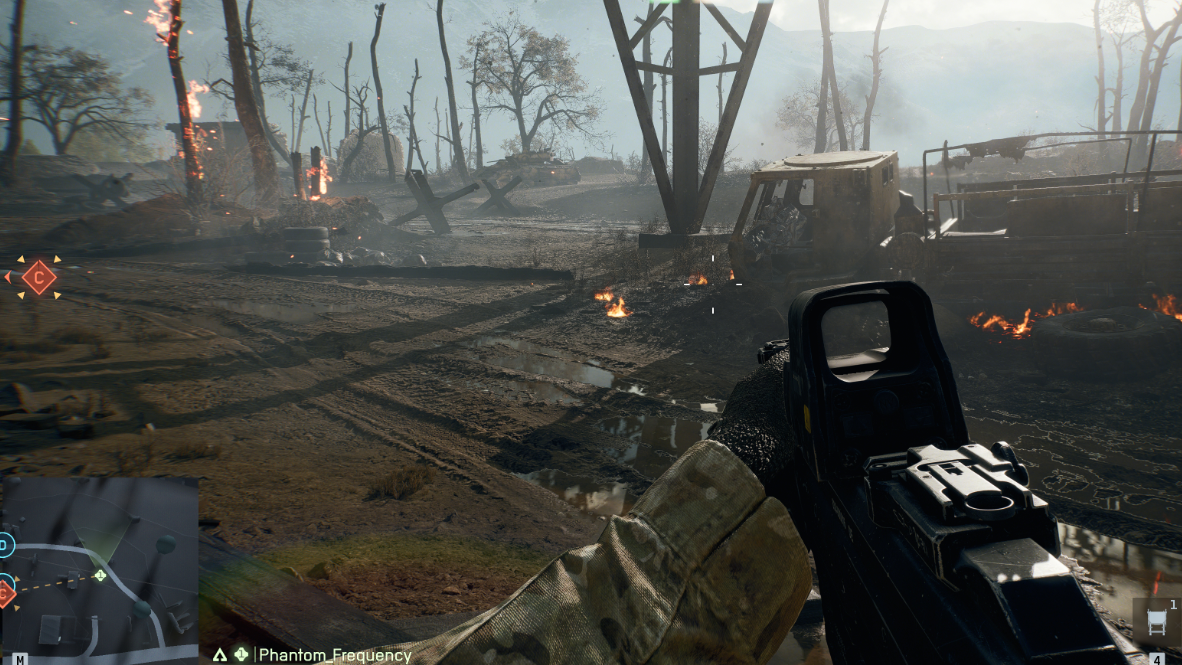Viewport: 1182px width, 665px height.
Task: Click the minimap
Action: 99,570
